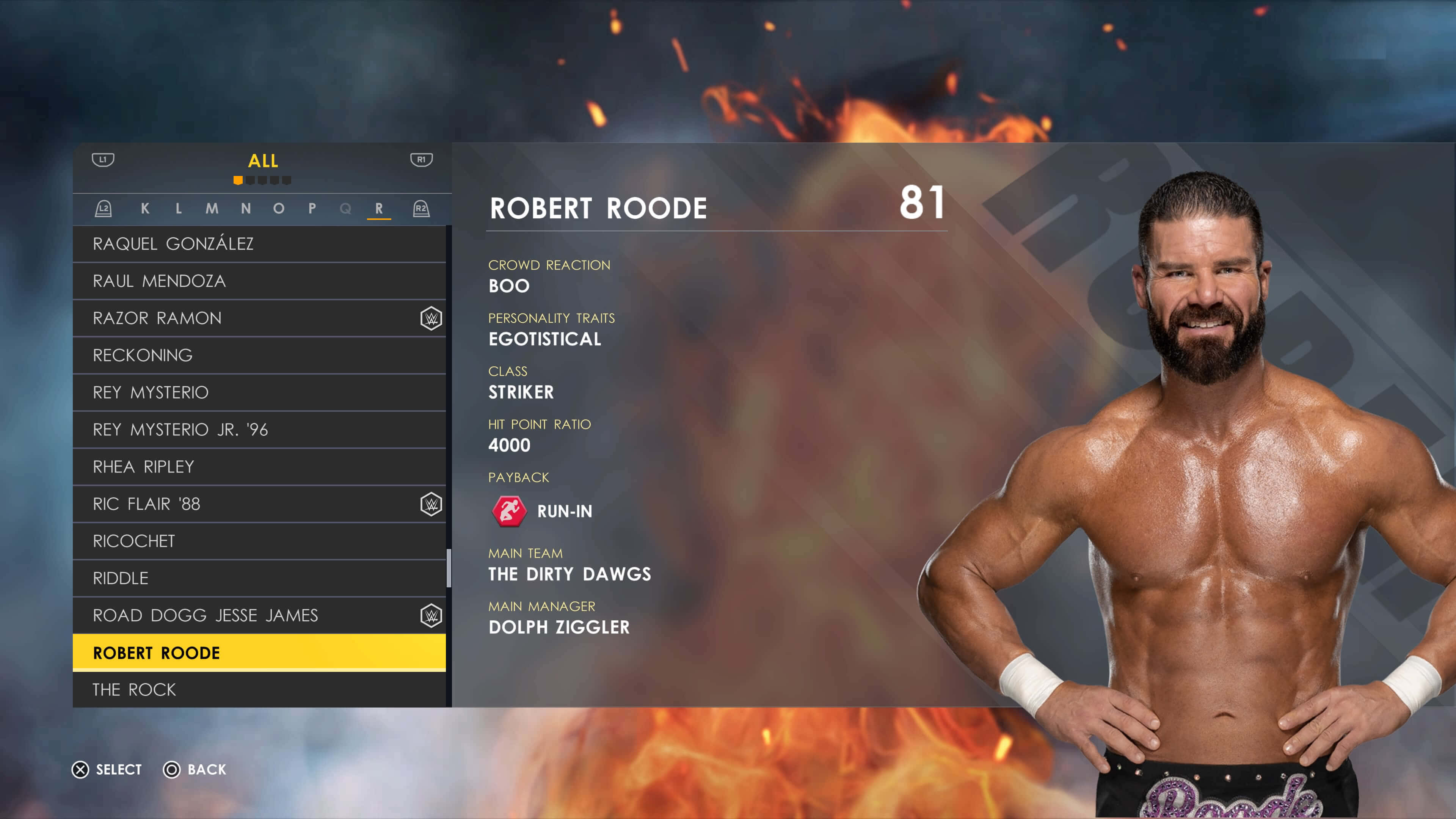
Task: Switch to the letter P filter
Action: 312,209
